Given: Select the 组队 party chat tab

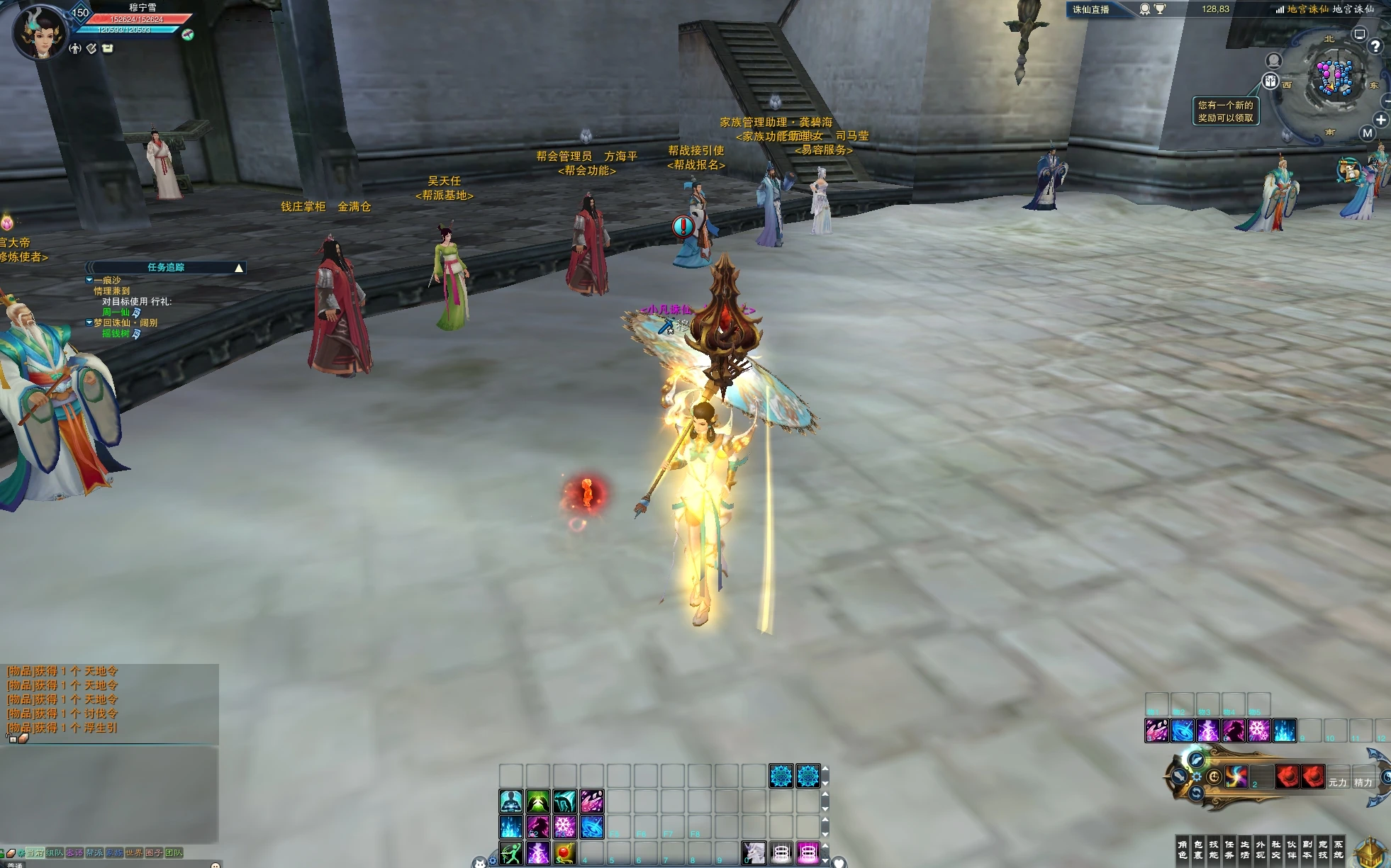Looking at the screenshot, I should [x=55, y=852].
